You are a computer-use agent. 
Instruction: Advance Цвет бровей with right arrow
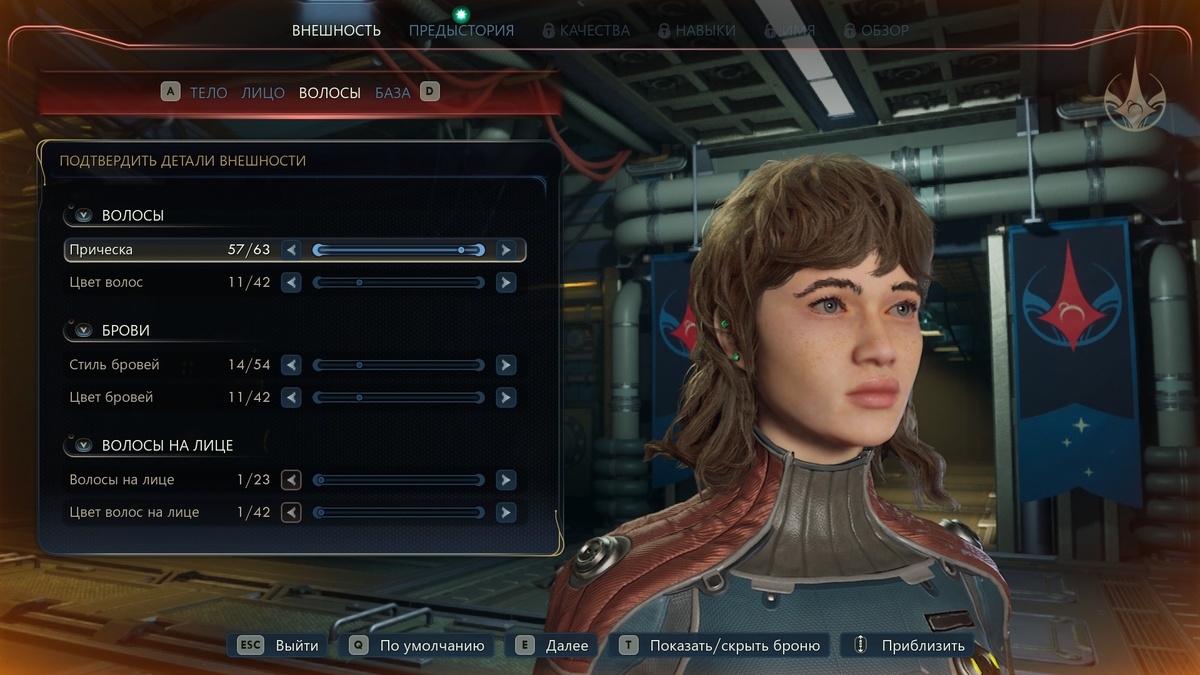[x=506, y=397]
